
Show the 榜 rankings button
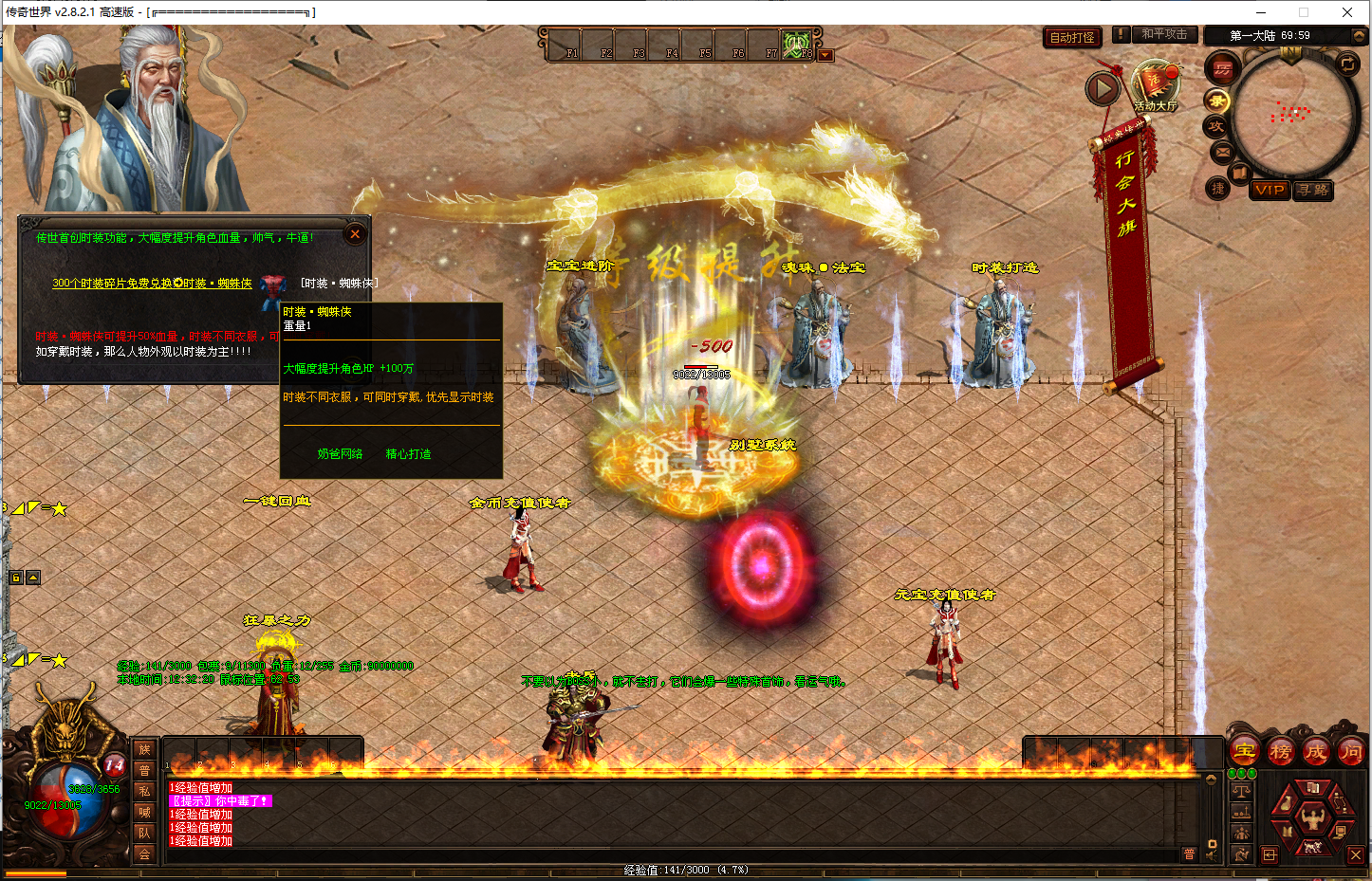pos(1280,752)
